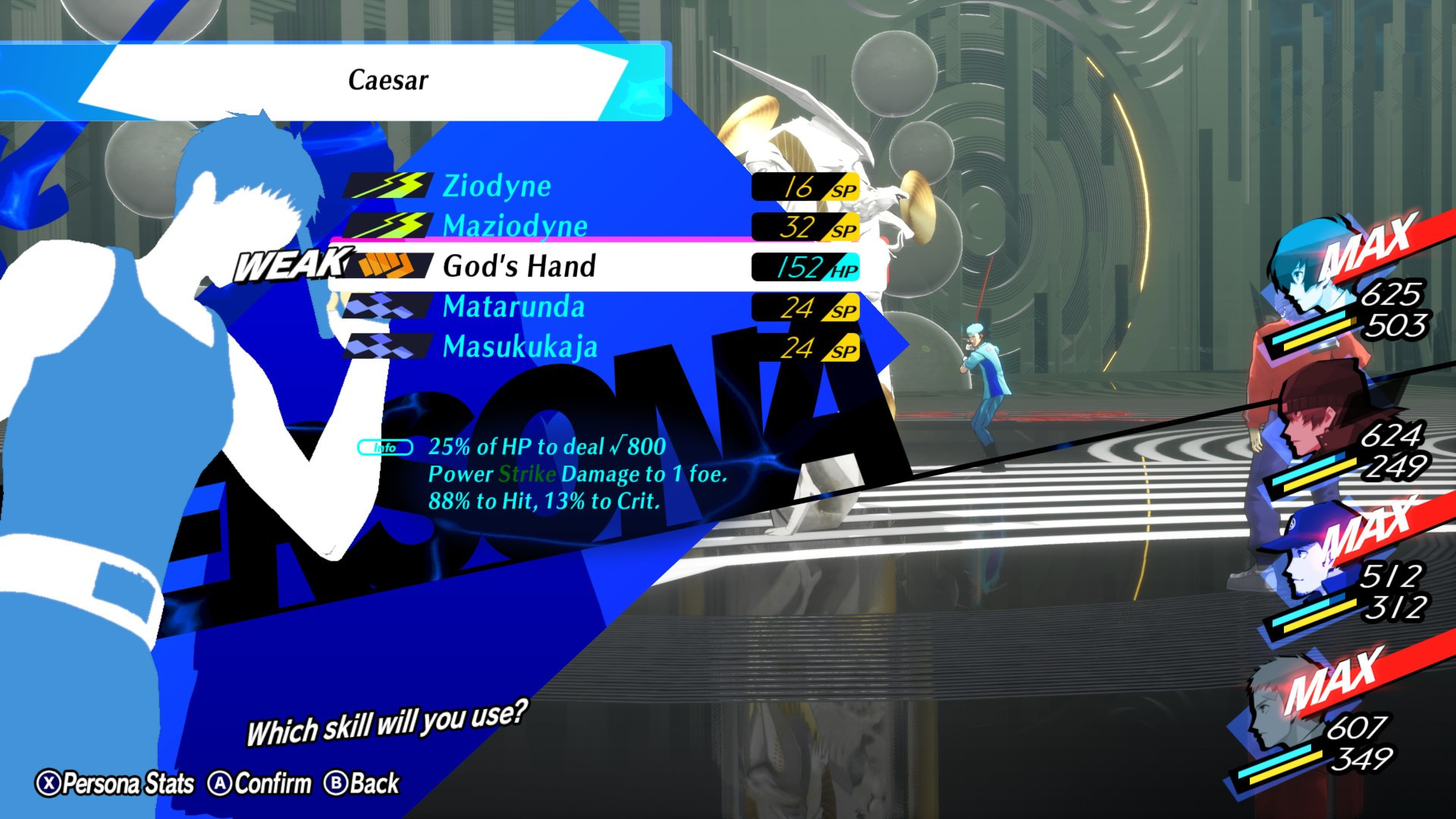The width and height of the screenshot is (1456, 819).
Task: Toggle the Info panel for skill details
Action: pyautogui.click(x=383, y=448)
